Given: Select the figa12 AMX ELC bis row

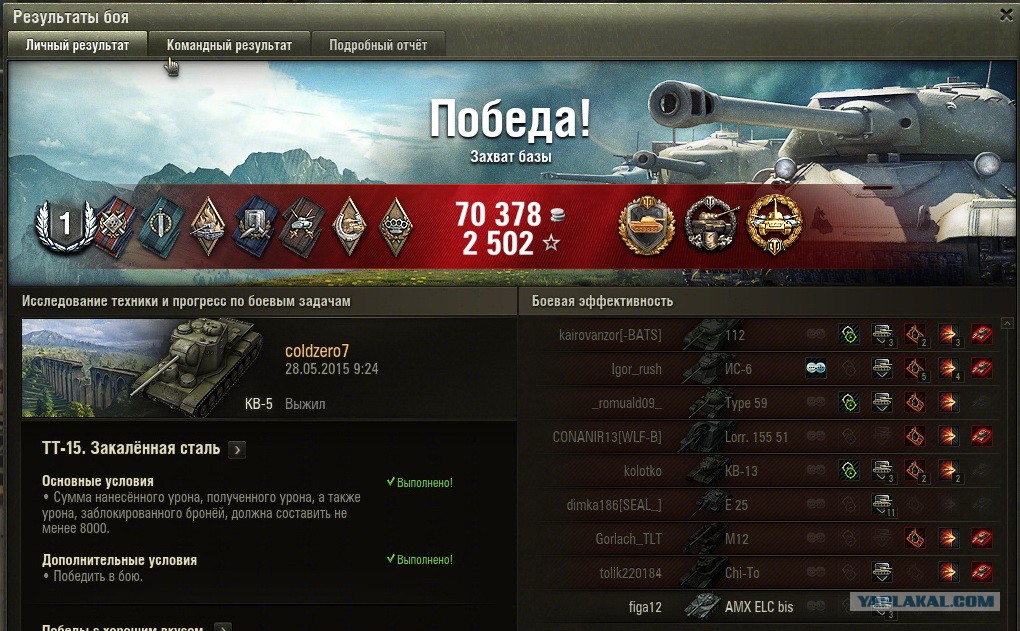Looking at the screenshot, I should 658,606.
